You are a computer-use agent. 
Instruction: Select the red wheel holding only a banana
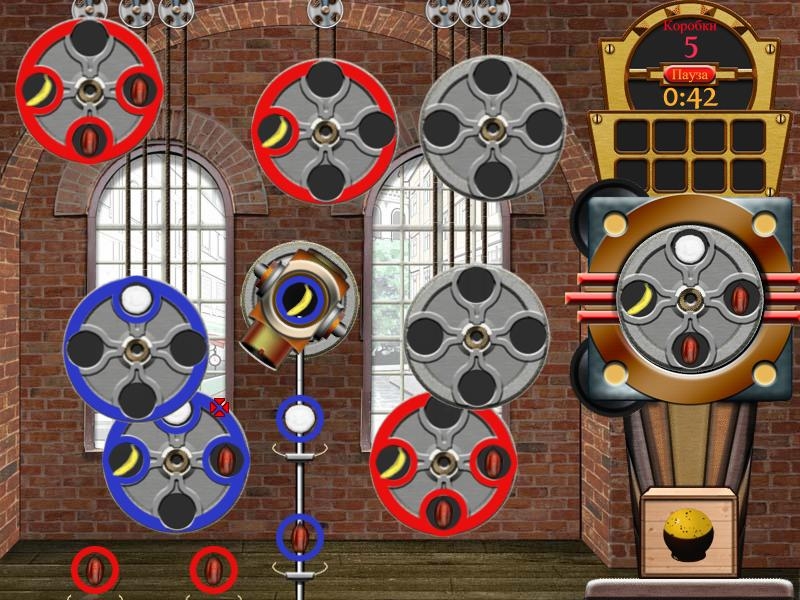pyautogui.click(x=324, y=131)
